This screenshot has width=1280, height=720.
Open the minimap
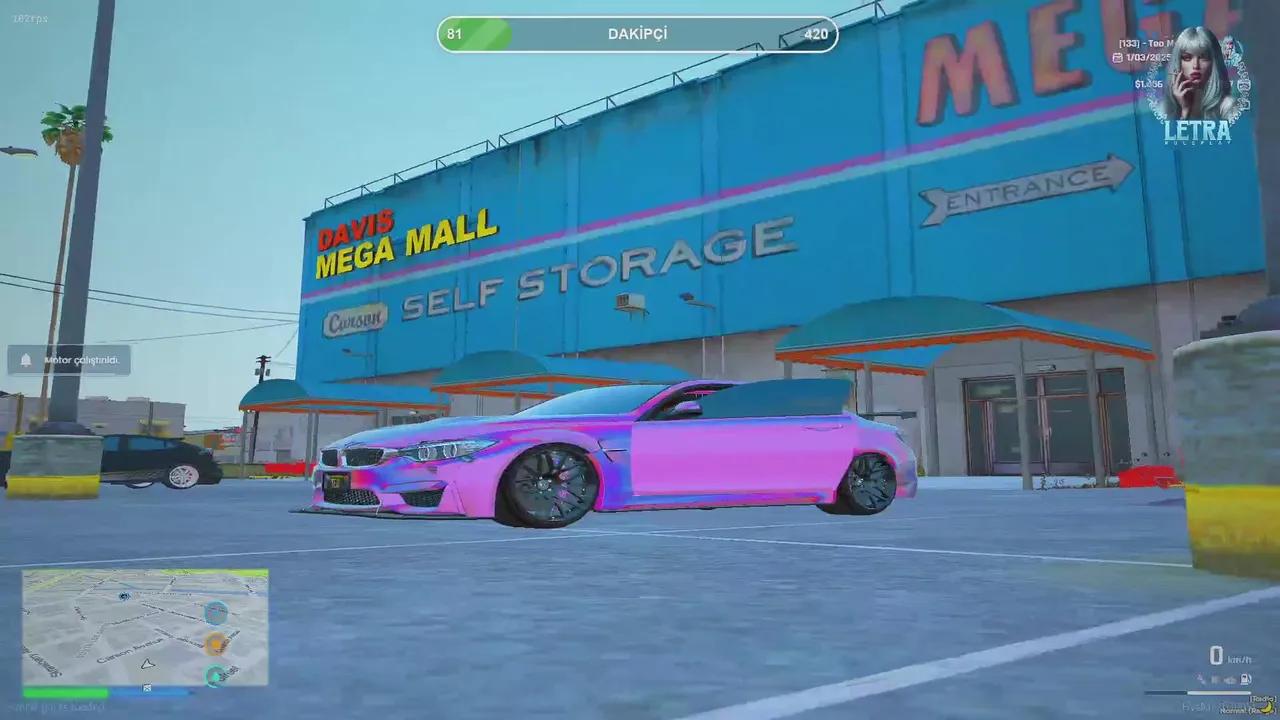[x=145, y=627]
